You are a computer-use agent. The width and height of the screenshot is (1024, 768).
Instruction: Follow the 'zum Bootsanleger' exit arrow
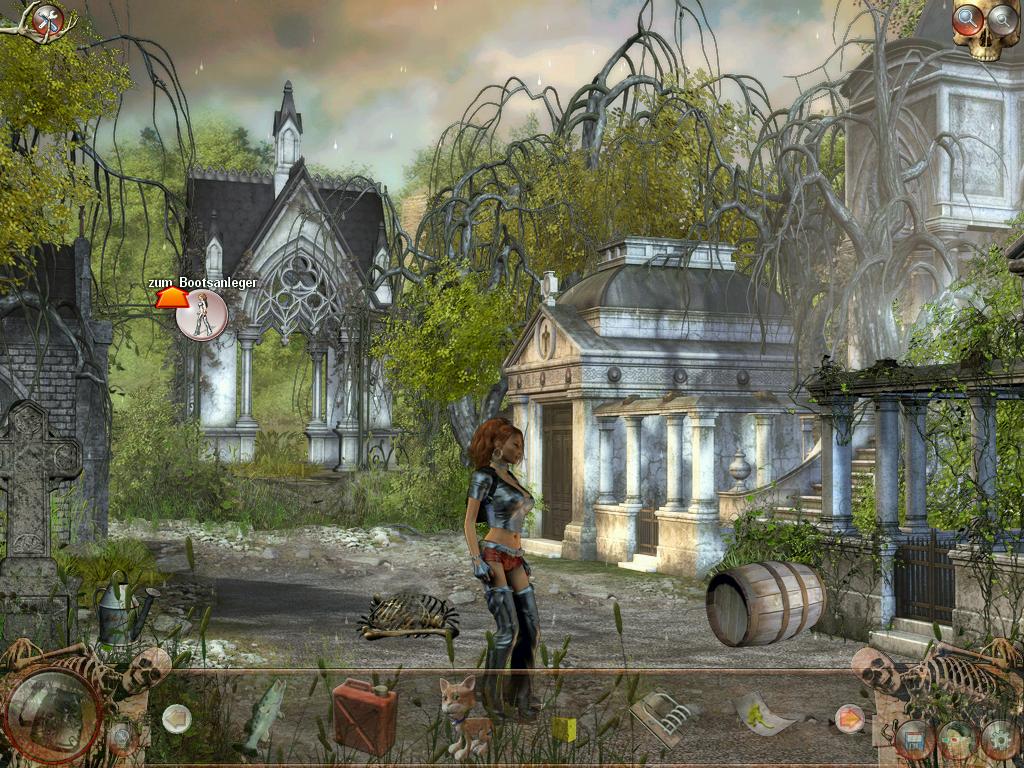pos(171,299)
